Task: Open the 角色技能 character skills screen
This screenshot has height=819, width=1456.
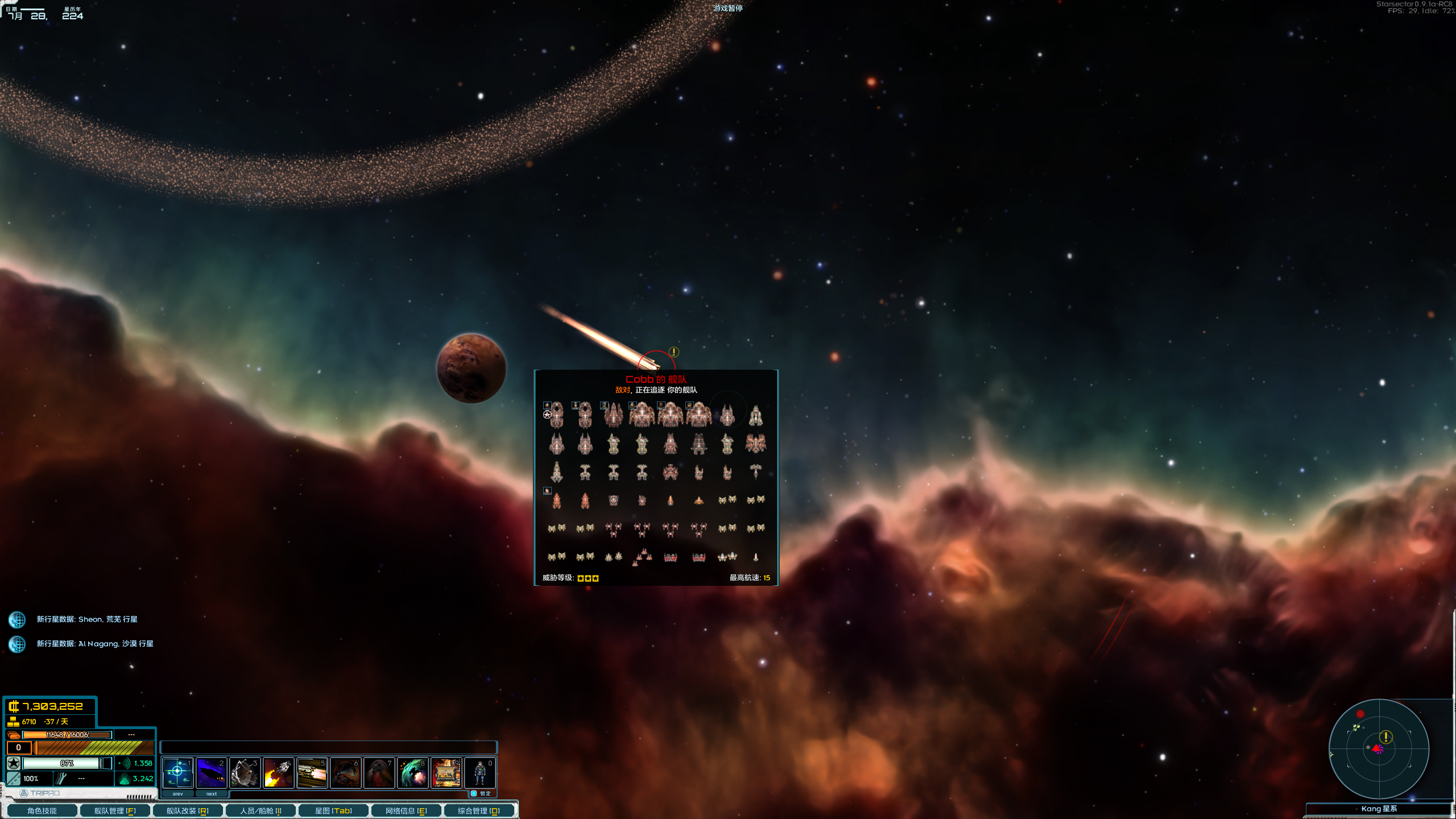Action: pos(42,810)
